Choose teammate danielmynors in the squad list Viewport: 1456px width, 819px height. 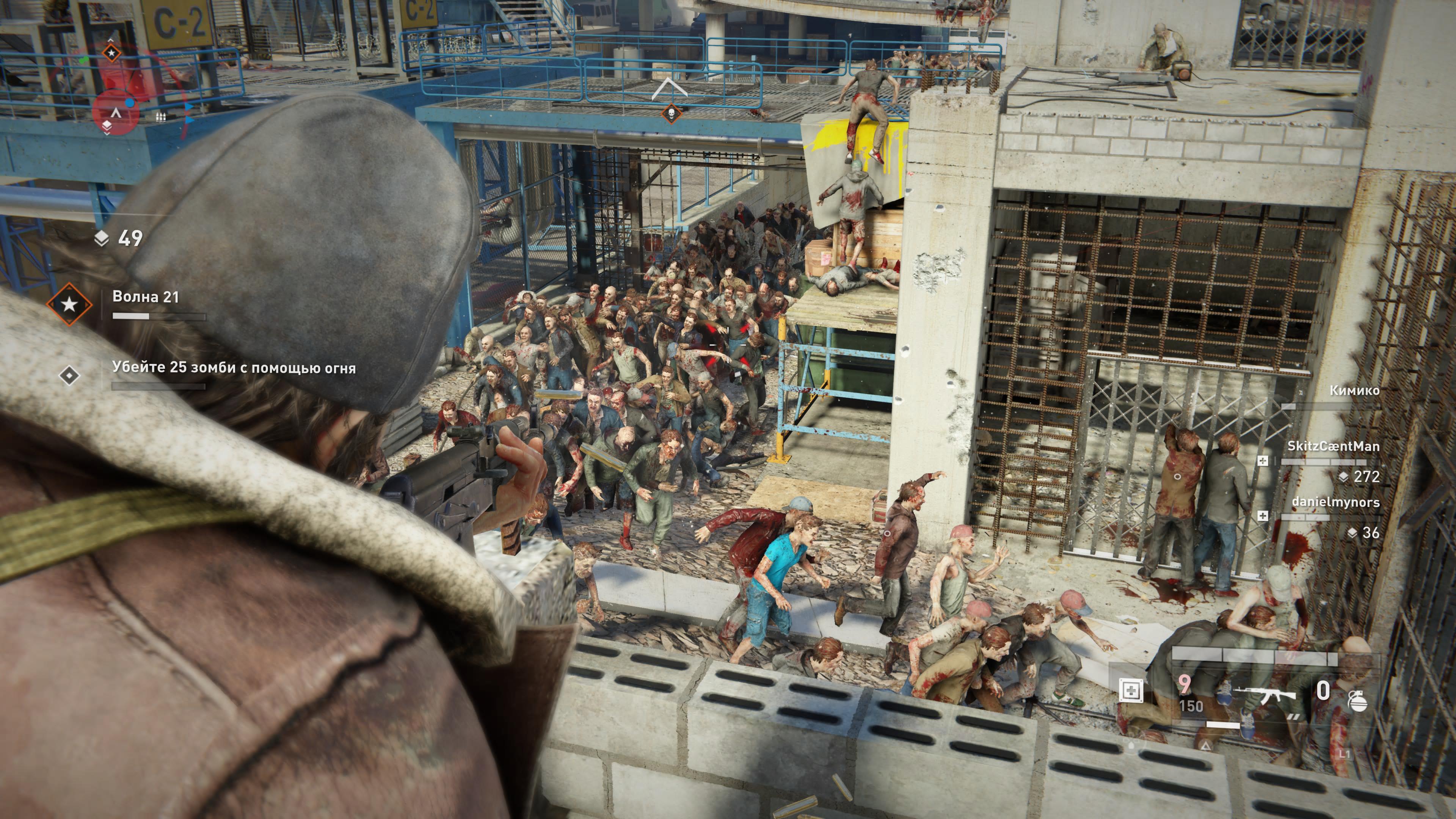click(x=1335, y=502)
